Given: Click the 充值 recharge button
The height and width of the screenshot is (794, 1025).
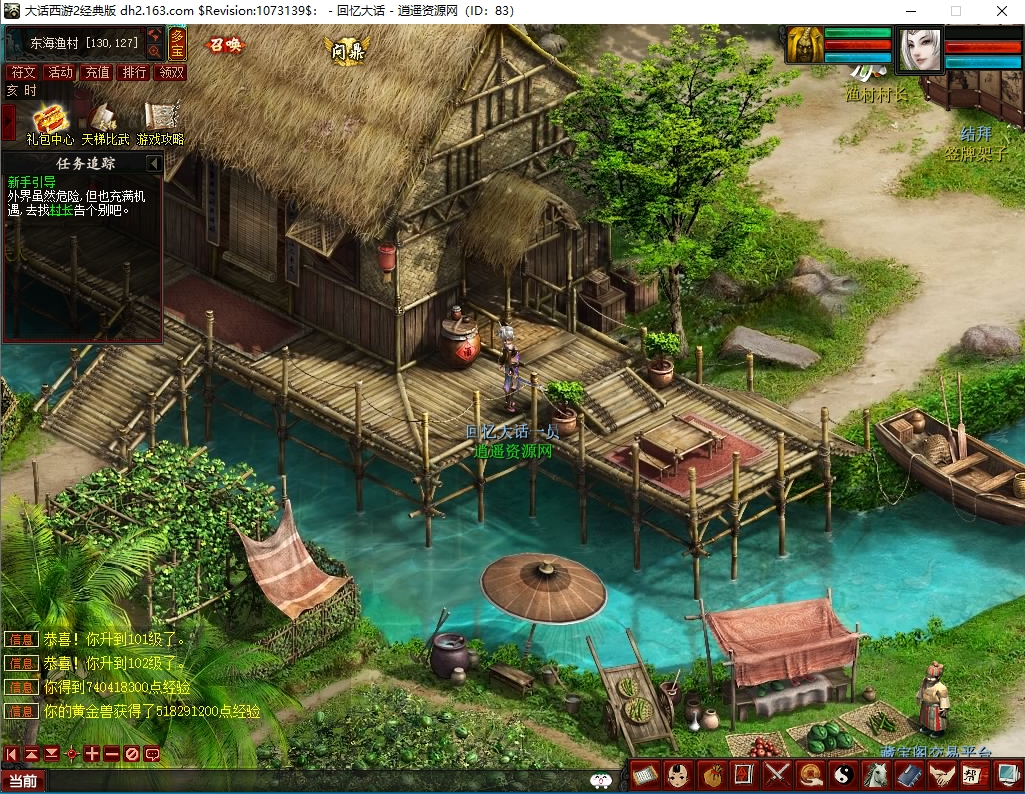Looking at the screenshot, I should click(x=97, y=72).
